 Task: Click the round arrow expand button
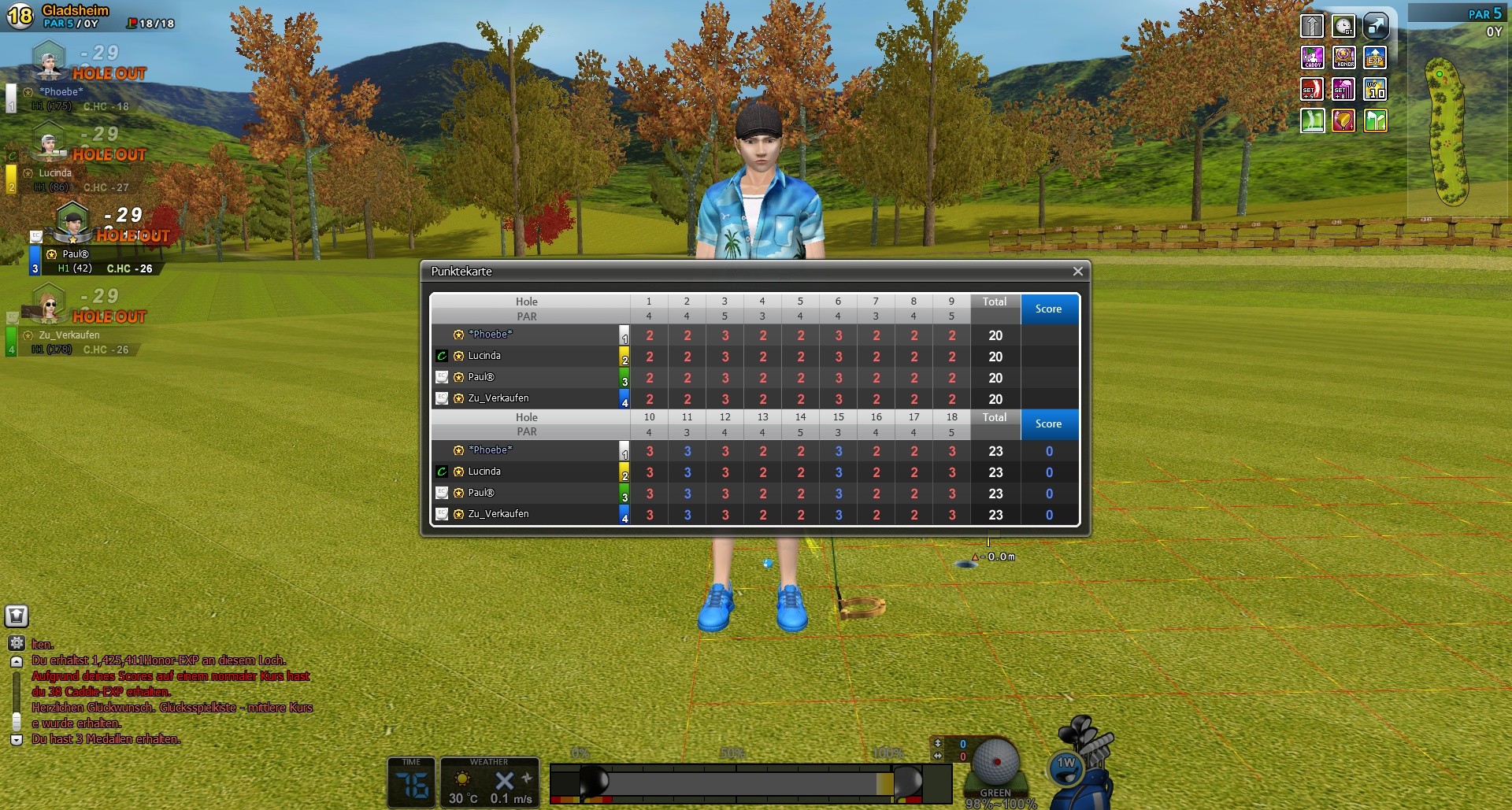1375,26
